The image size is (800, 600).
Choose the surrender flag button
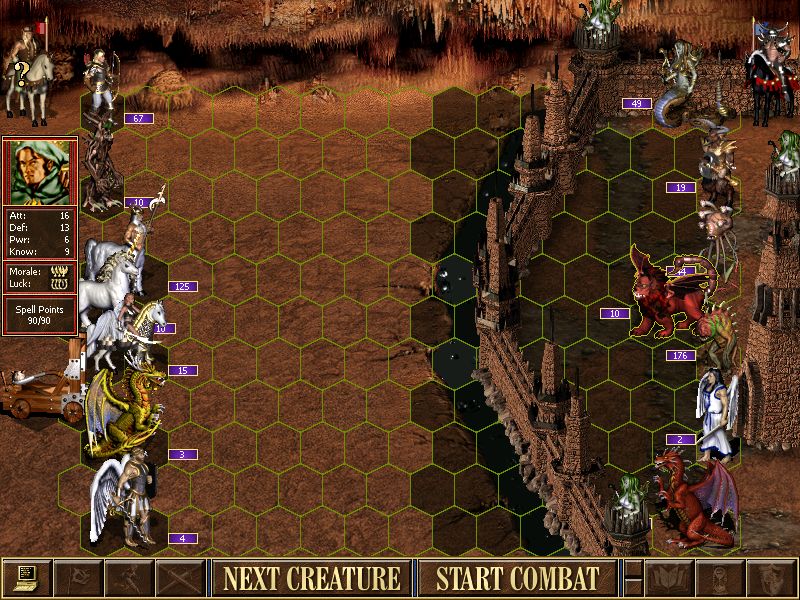point(77,578)
